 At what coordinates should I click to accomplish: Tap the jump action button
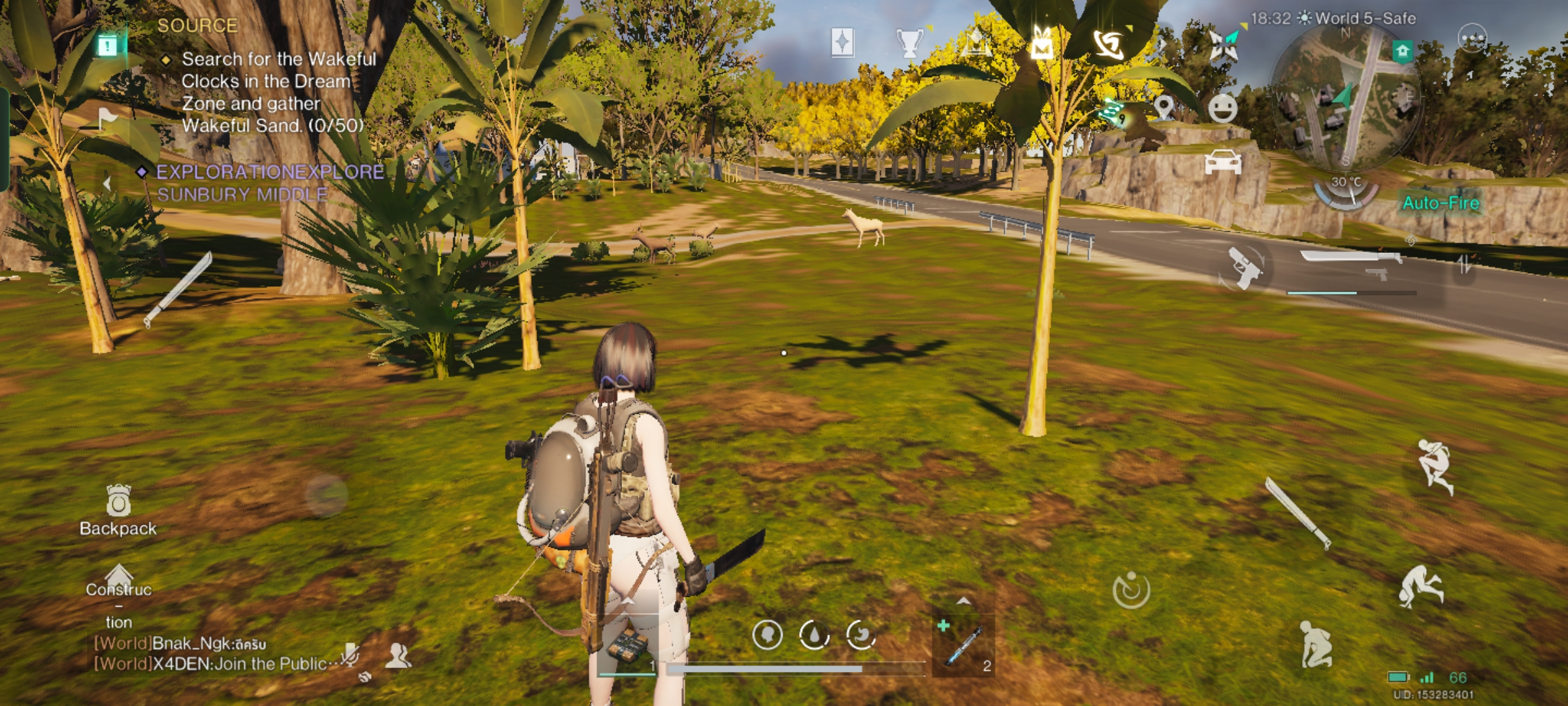[x=1435, y=466]
